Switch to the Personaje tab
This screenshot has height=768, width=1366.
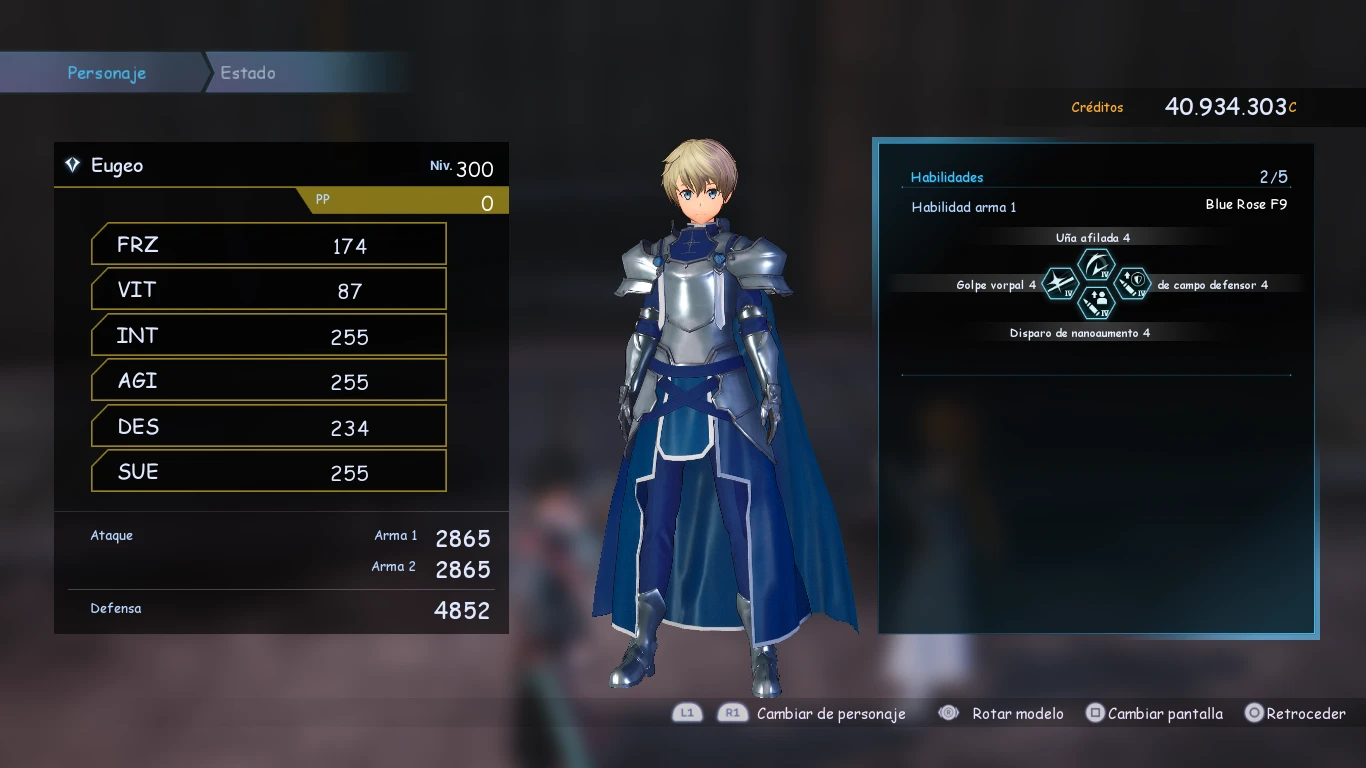[106, 73]
